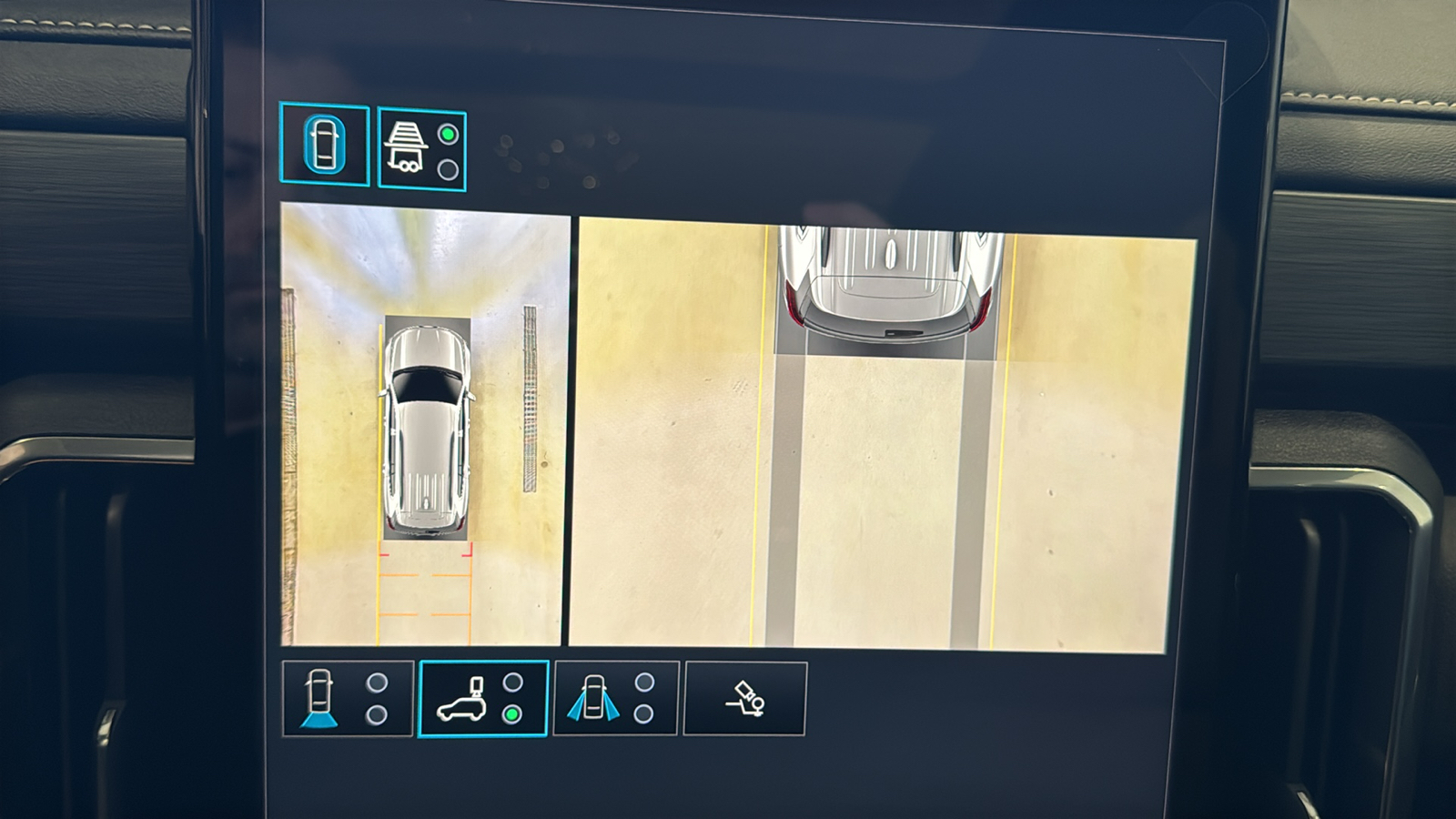Select the surround-view bird's-eye camera panel
Viewport: 1456px width, 819px height.
pyautogui.click(x=424, y=425)
